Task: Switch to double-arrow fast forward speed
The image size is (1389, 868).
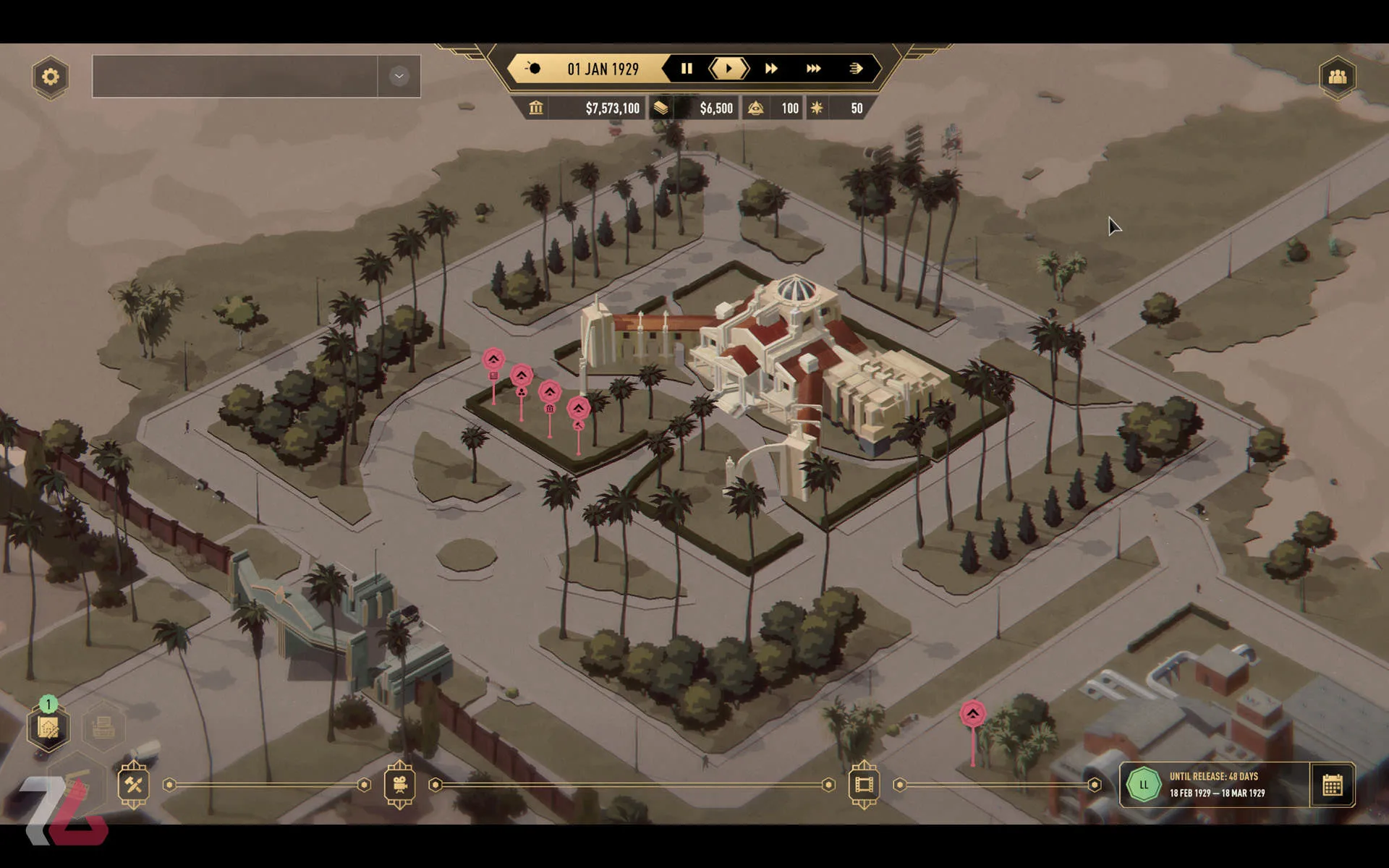Action: (771, 69)
